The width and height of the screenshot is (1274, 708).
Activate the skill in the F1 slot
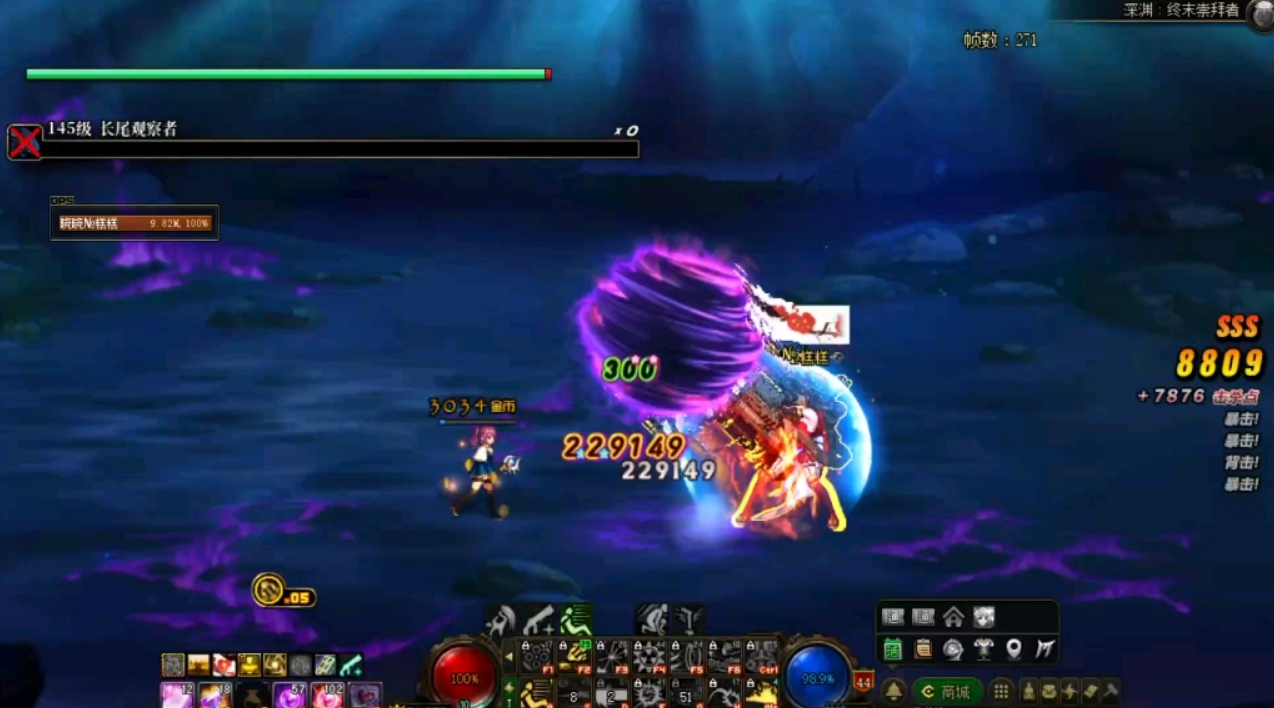point(537,656)
